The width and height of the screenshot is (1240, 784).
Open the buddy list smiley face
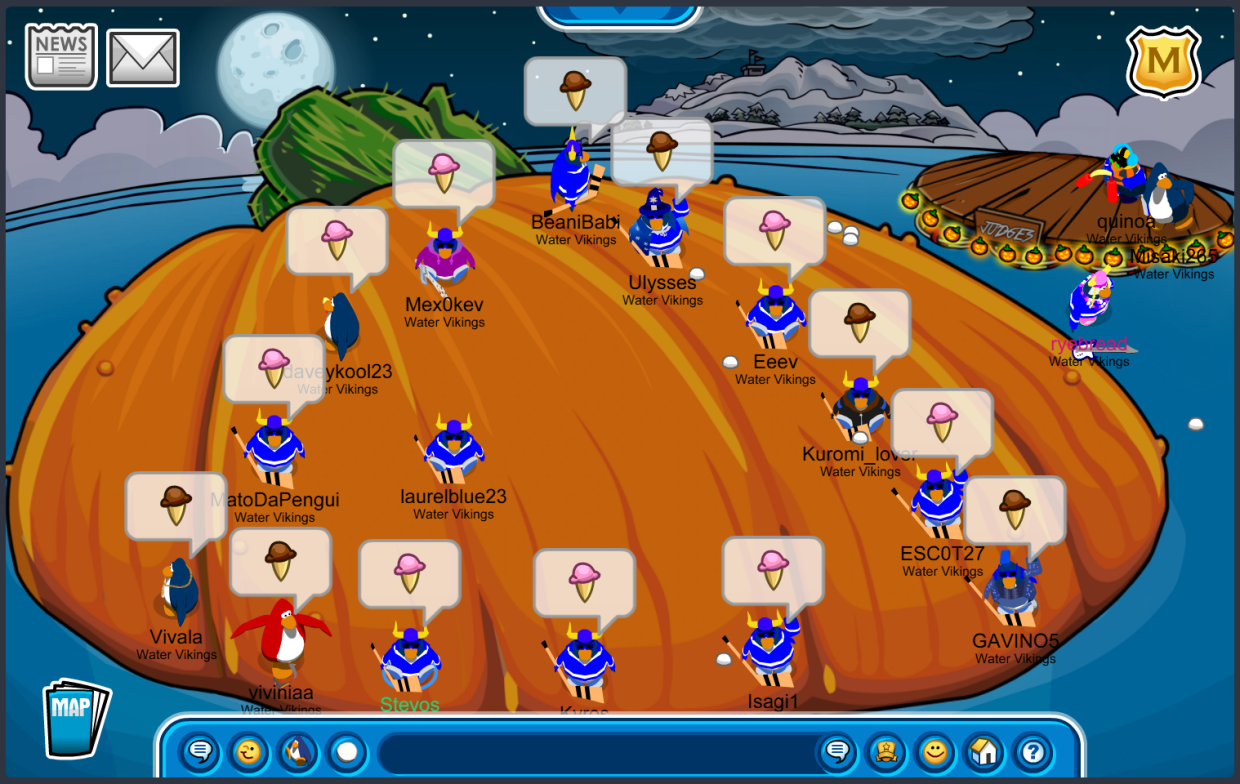935,751
